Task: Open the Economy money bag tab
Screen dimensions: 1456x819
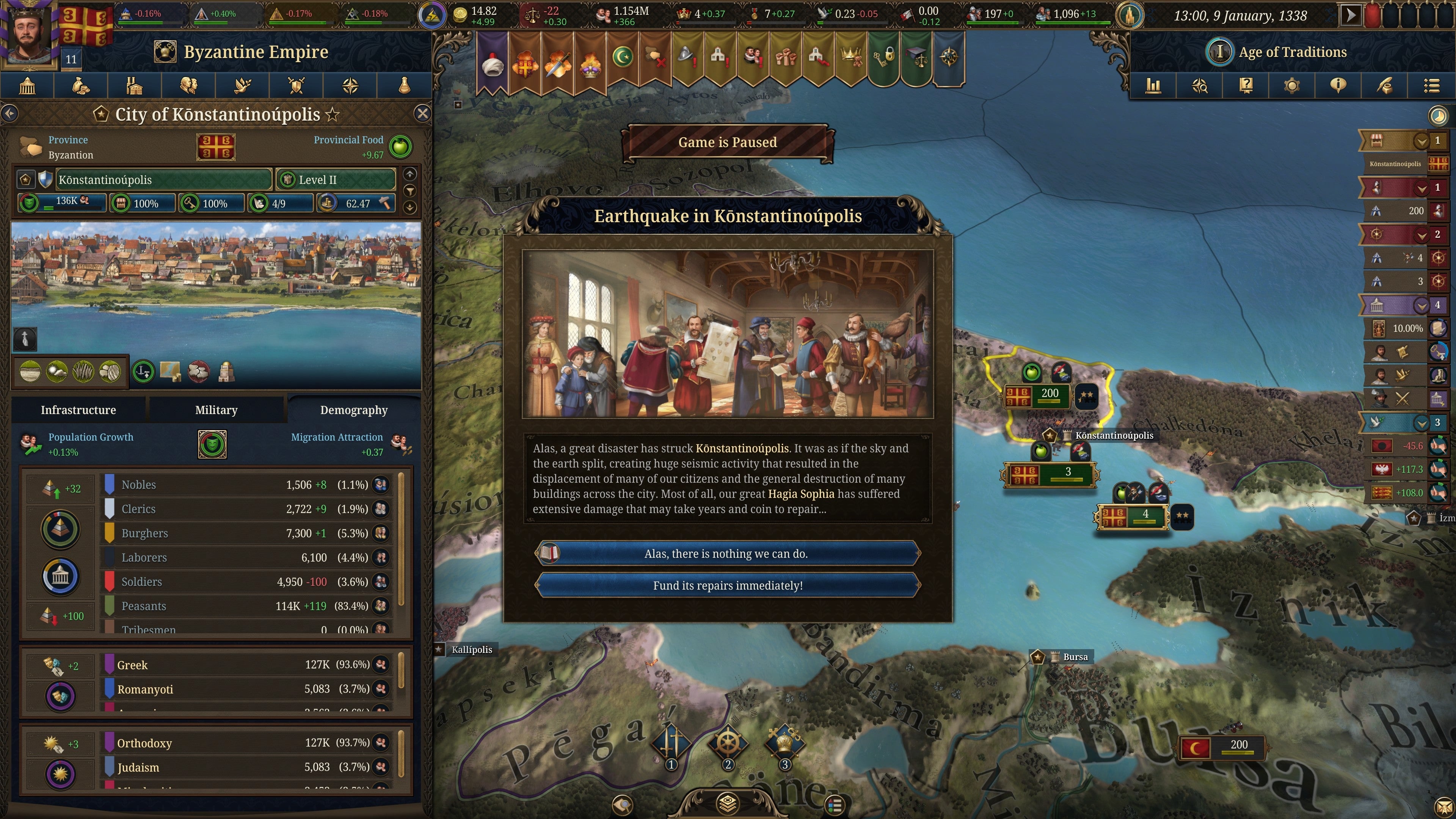Action: tap(81, 86)
